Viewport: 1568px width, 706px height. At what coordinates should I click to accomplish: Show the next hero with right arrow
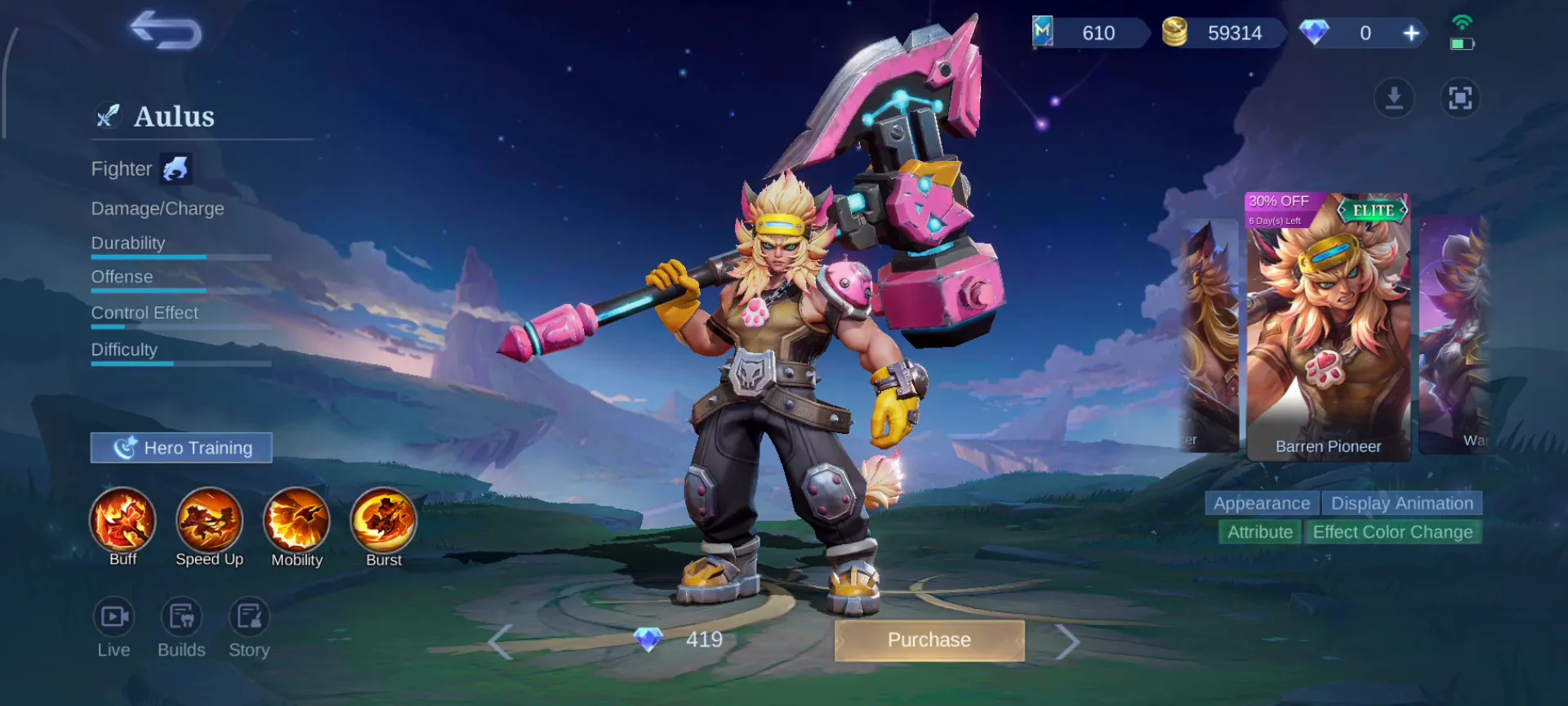click(1067, 641)
